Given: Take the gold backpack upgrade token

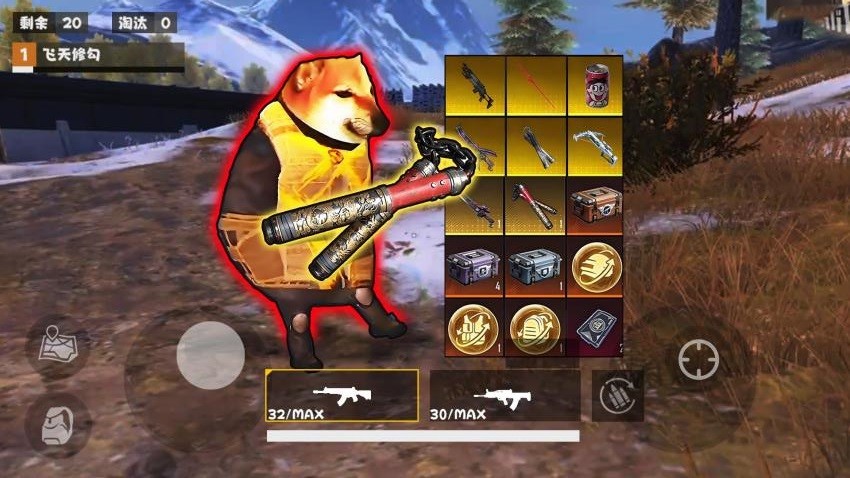Looking at the screenshot, I should [535, 327].
